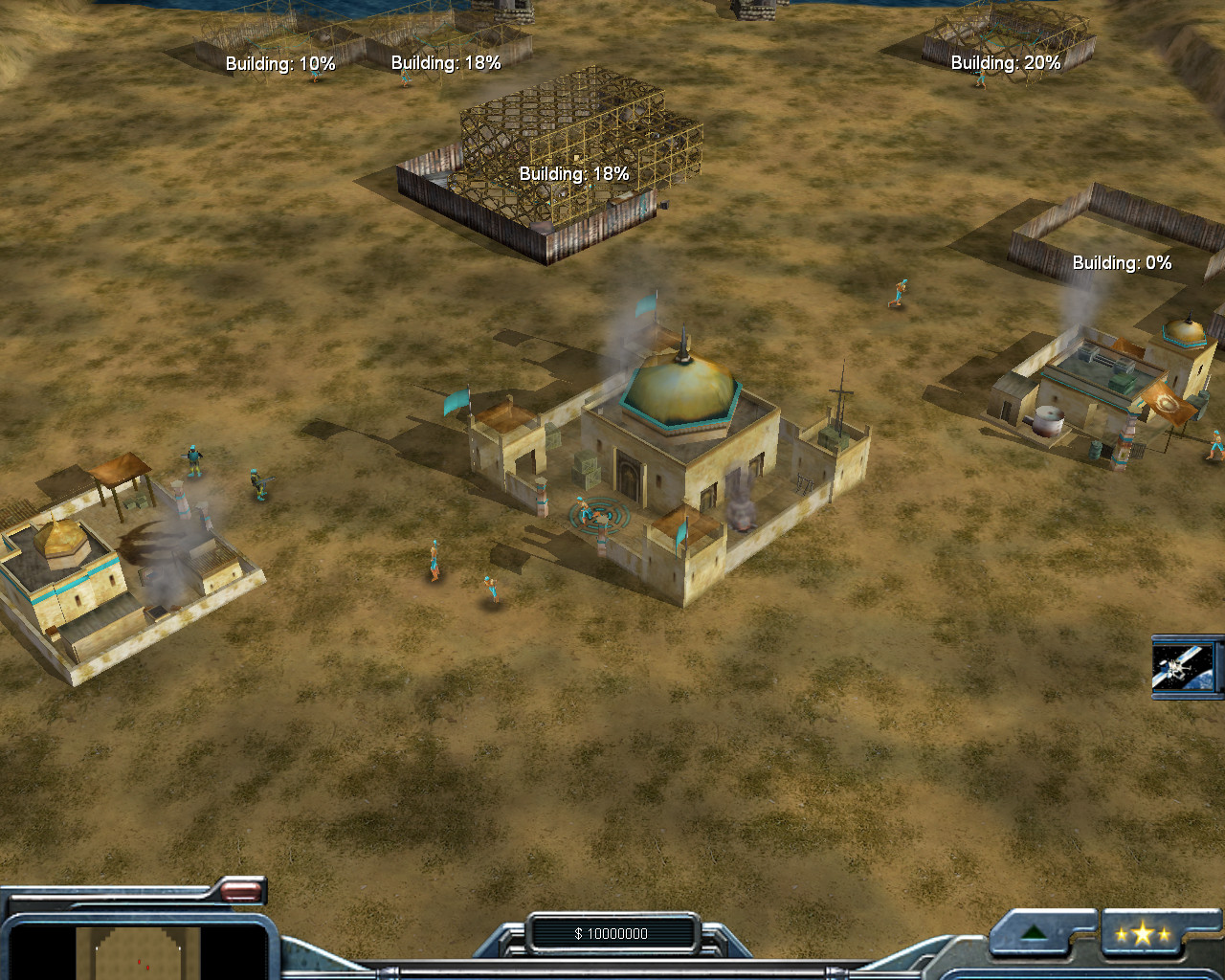The image size is (1225, 980).
Task: Toggle the control bar with the green arrow
Action: [x=1035, y=933]
